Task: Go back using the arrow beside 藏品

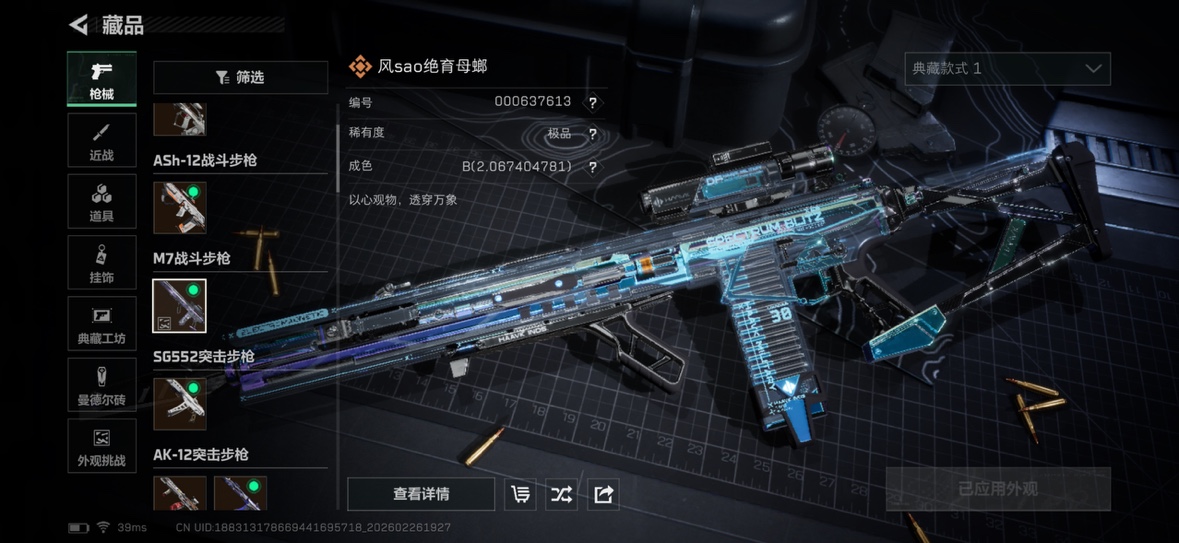Action: 79,25
